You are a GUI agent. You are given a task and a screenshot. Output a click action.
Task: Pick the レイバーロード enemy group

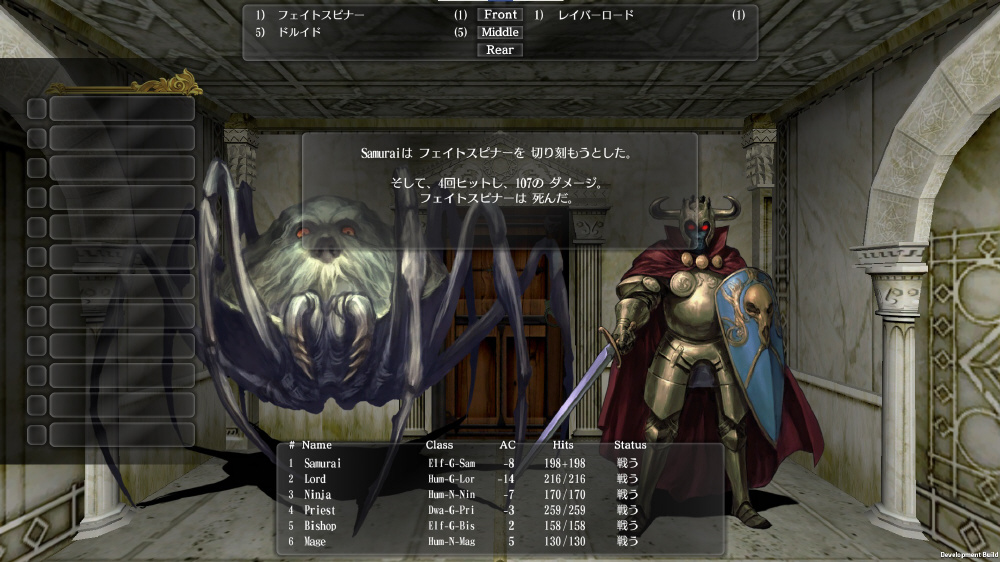pyautogui.click(x=596, y=15)
